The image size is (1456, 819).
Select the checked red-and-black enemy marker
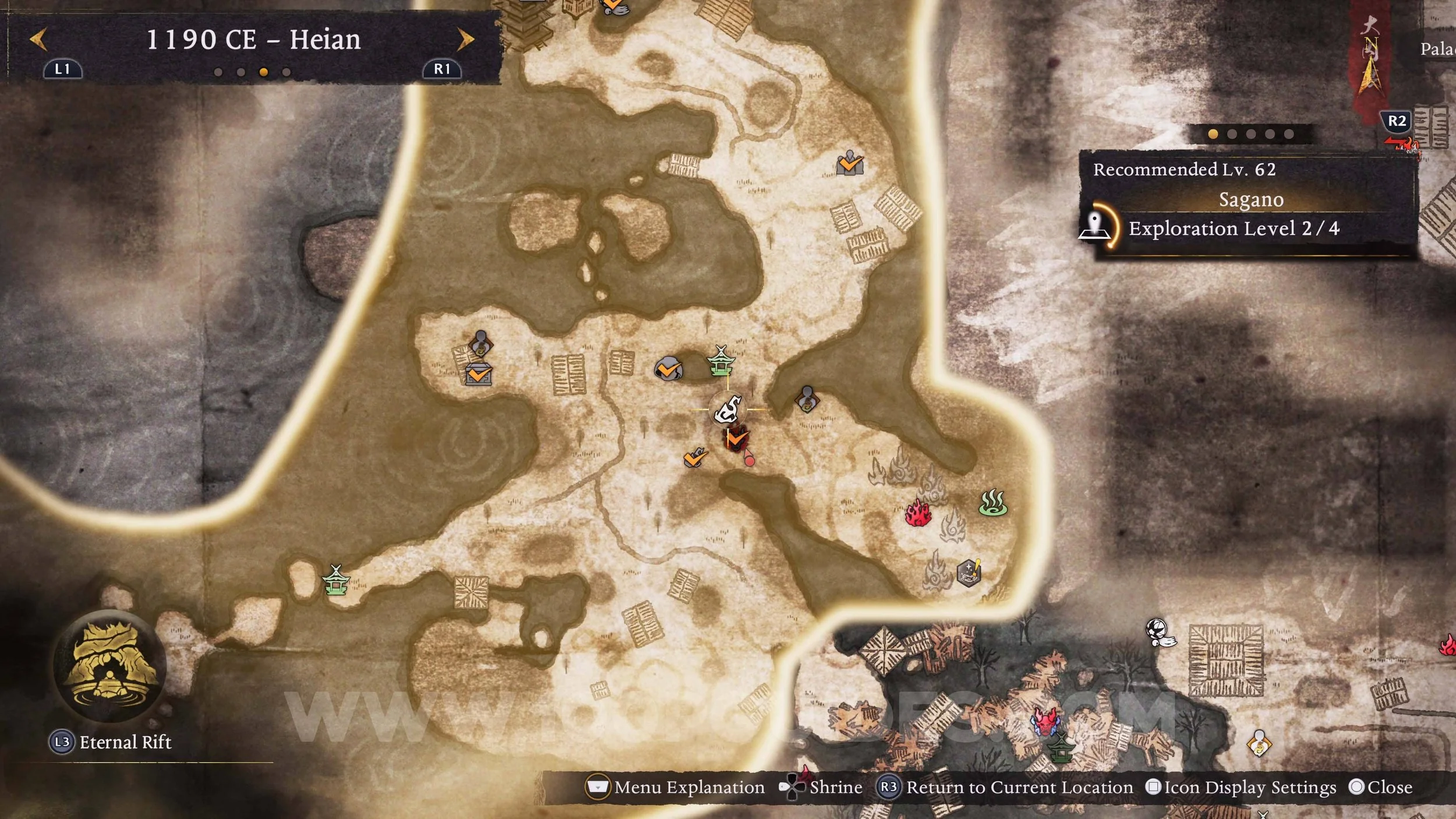(x=736, y=439)
